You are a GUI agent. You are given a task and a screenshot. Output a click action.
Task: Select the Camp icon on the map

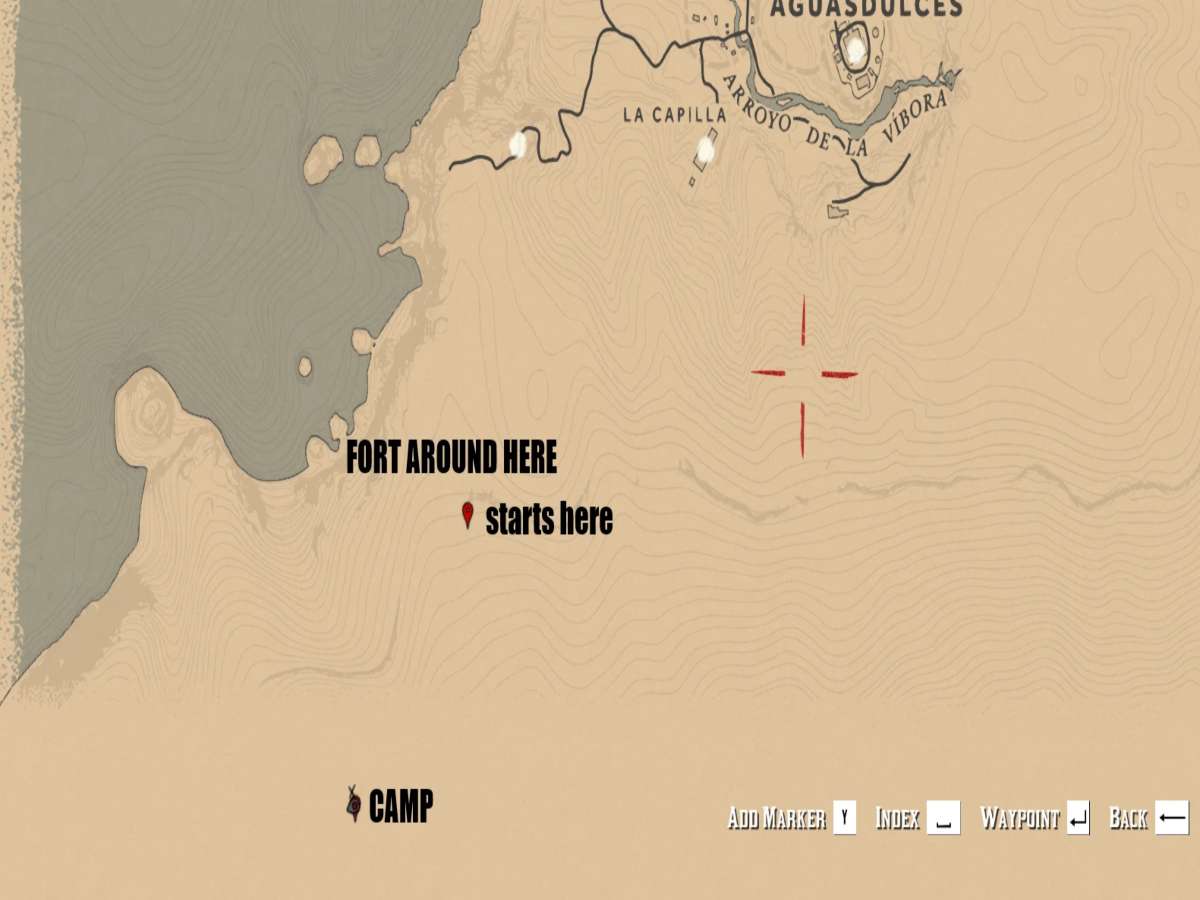click(353, 804)
